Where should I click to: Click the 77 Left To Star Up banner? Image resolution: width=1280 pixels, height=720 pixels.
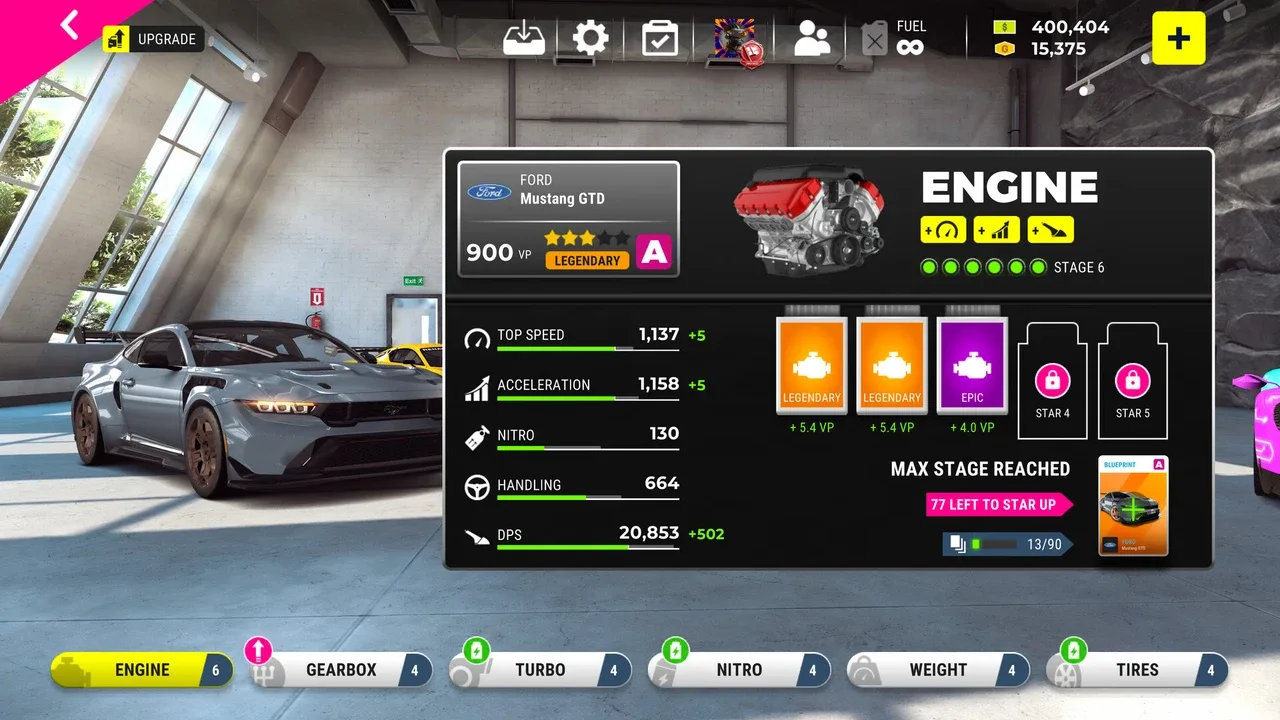(997, 504)
